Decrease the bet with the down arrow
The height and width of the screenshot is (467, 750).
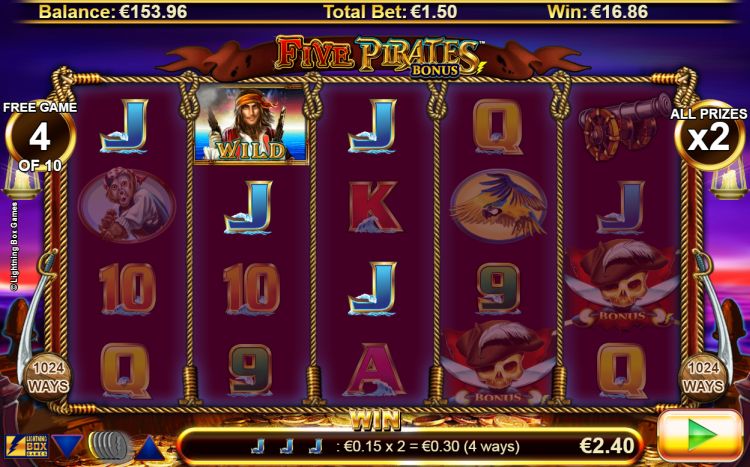click(x=67, y=445)
